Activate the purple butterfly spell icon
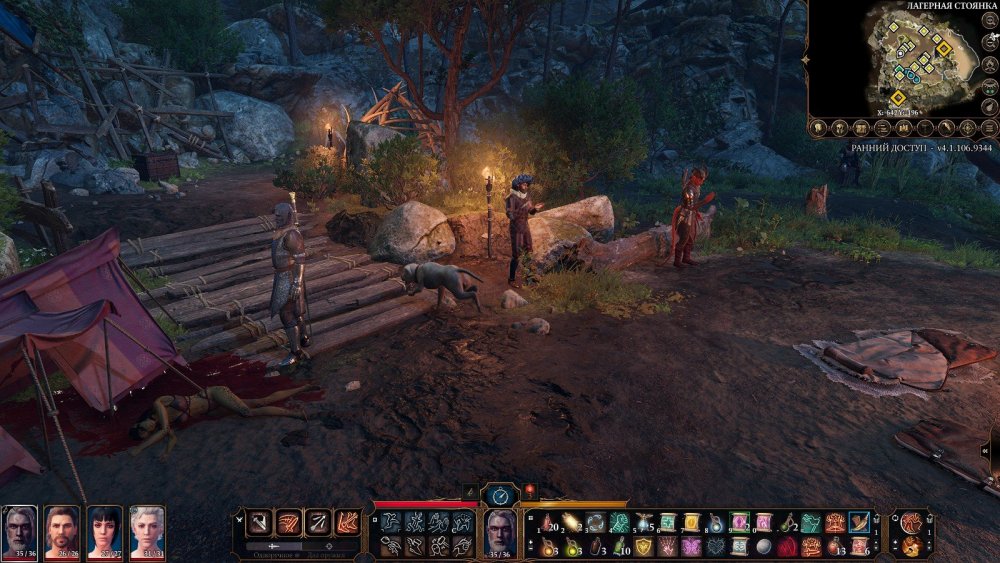This screenshot has height=563, width=1000. (x=691, y=546)
